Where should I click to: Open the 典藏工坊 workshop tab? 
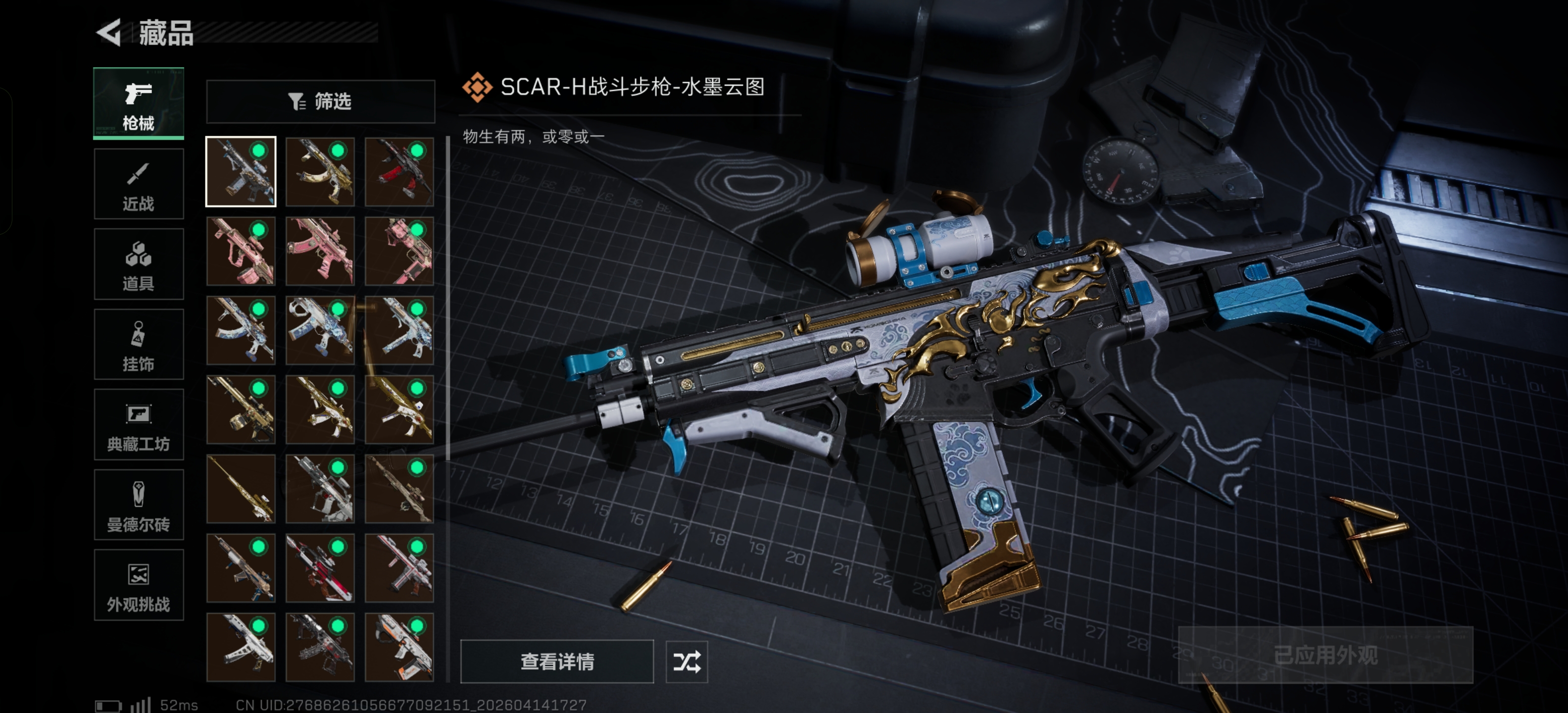click(138, 425)
